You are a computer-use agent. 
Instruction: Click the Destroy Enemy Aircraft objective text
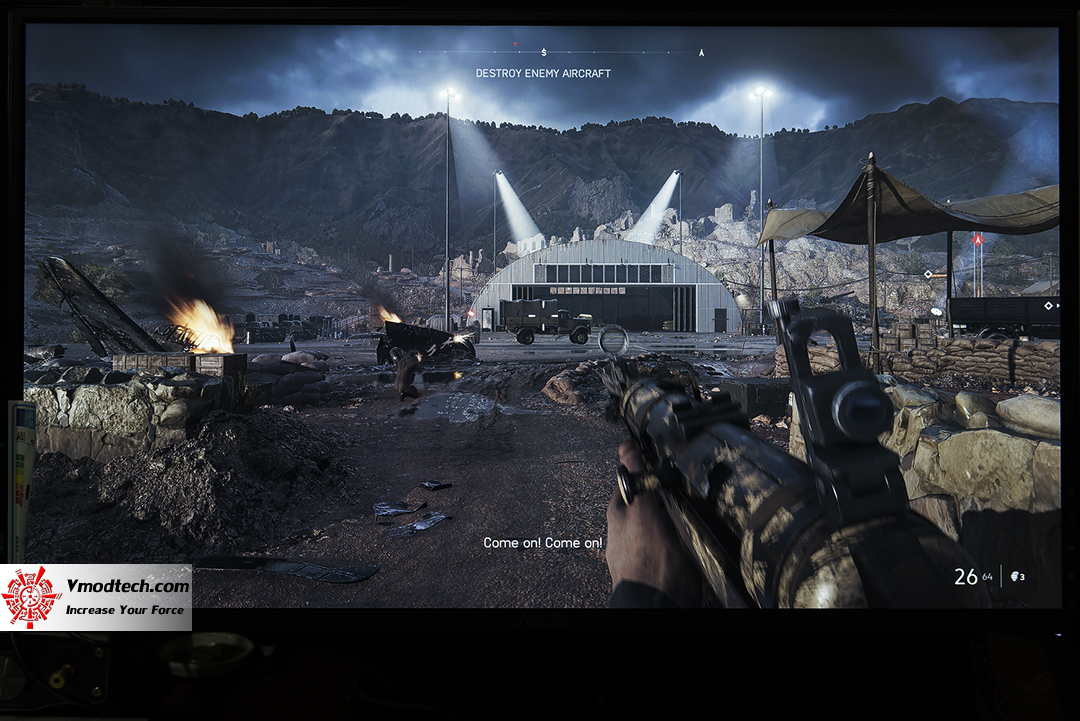(x=543, y=73)
